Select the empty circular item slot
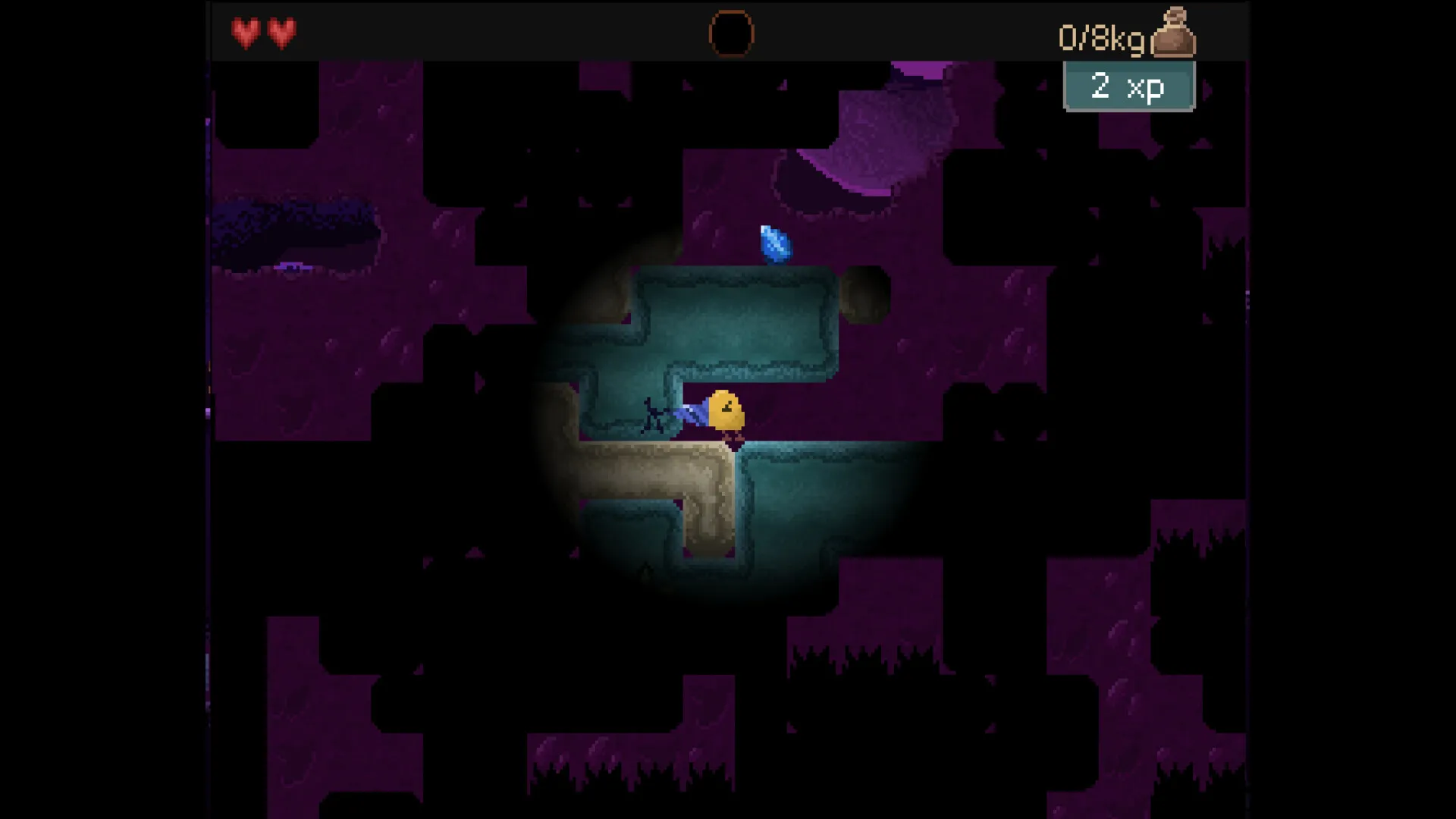Screen dimensions: 1456x819 click(731, 34)
